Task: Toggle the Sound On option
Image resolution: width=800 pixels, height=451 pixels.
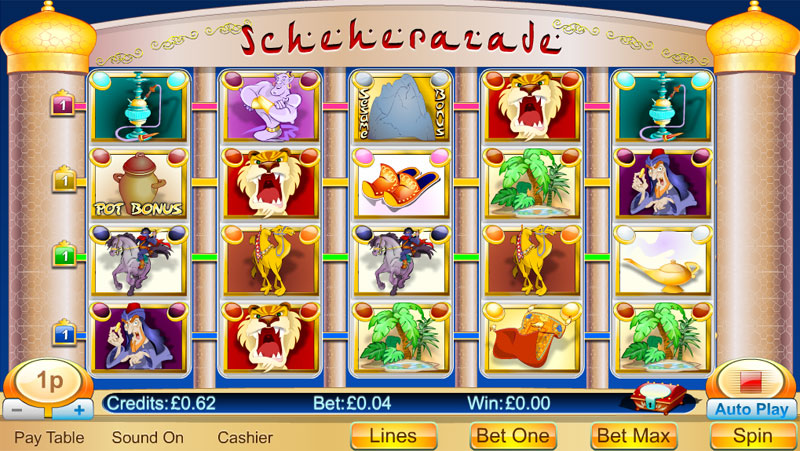Action: [x=148, y=437]
